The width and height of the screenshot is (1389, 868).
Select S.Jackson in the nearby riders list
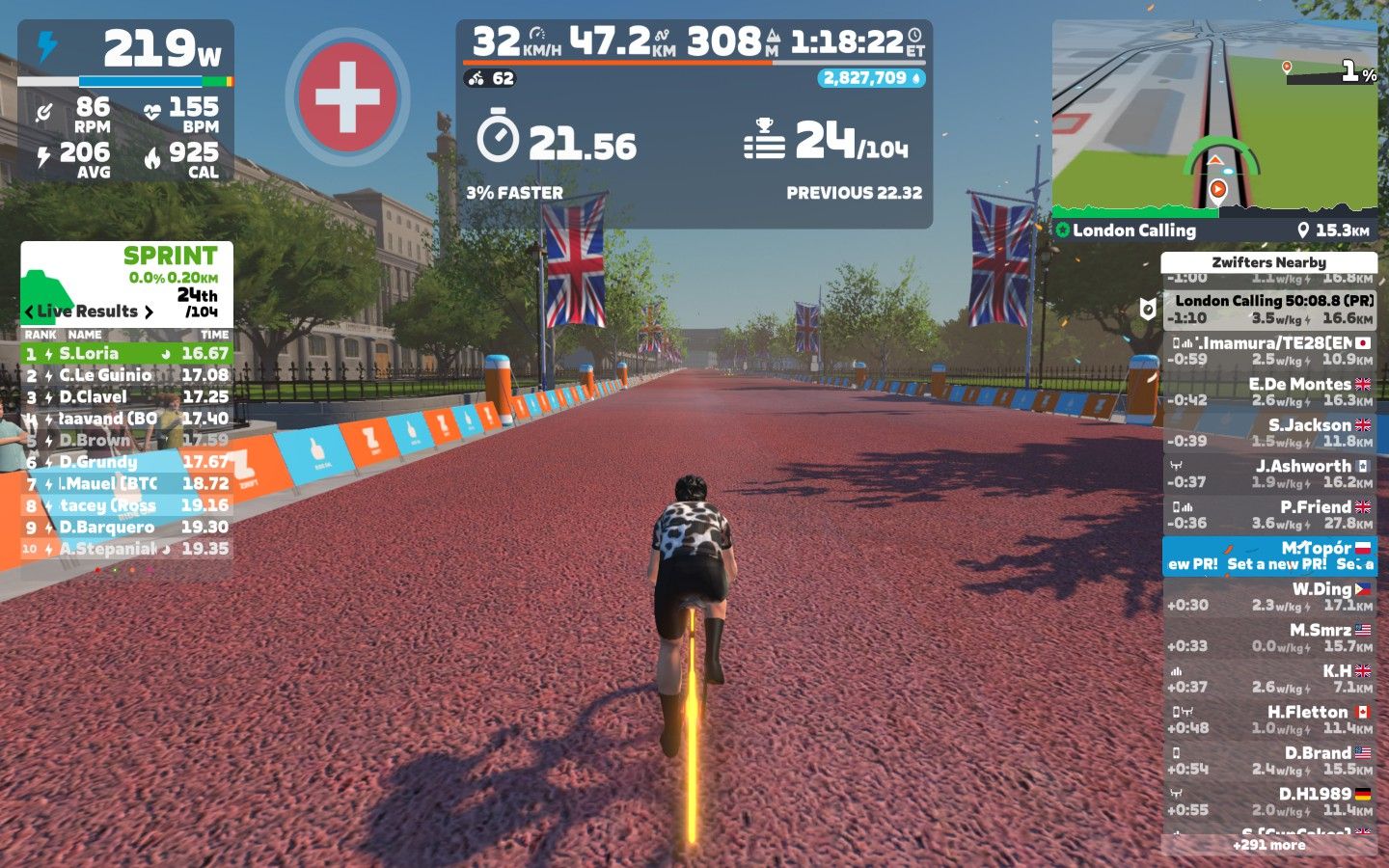[x=1268, y=433]
